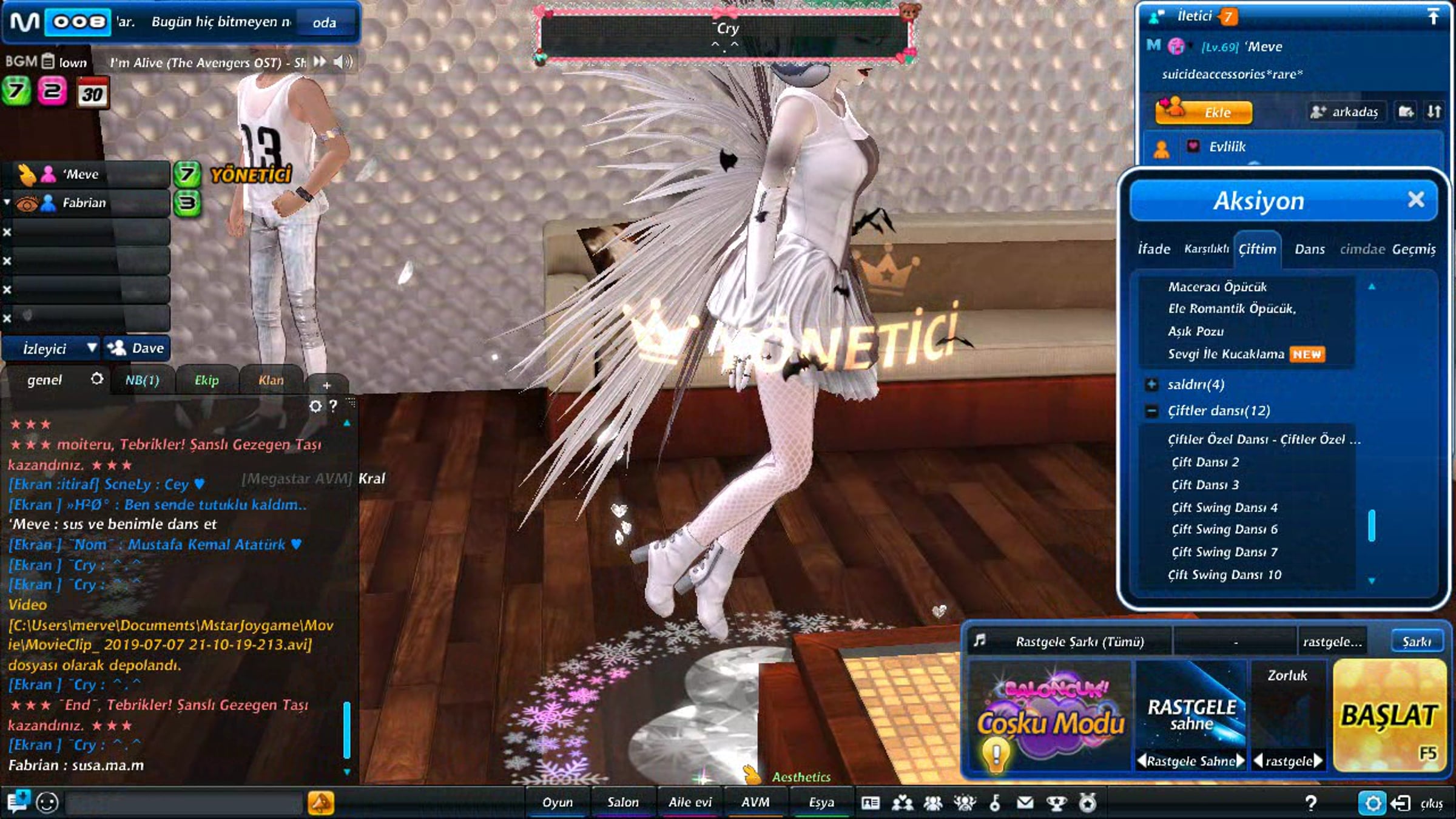The image size is (1456, 819).
Task: Open the Şarkı song selector
Action: click(1416, 642)
